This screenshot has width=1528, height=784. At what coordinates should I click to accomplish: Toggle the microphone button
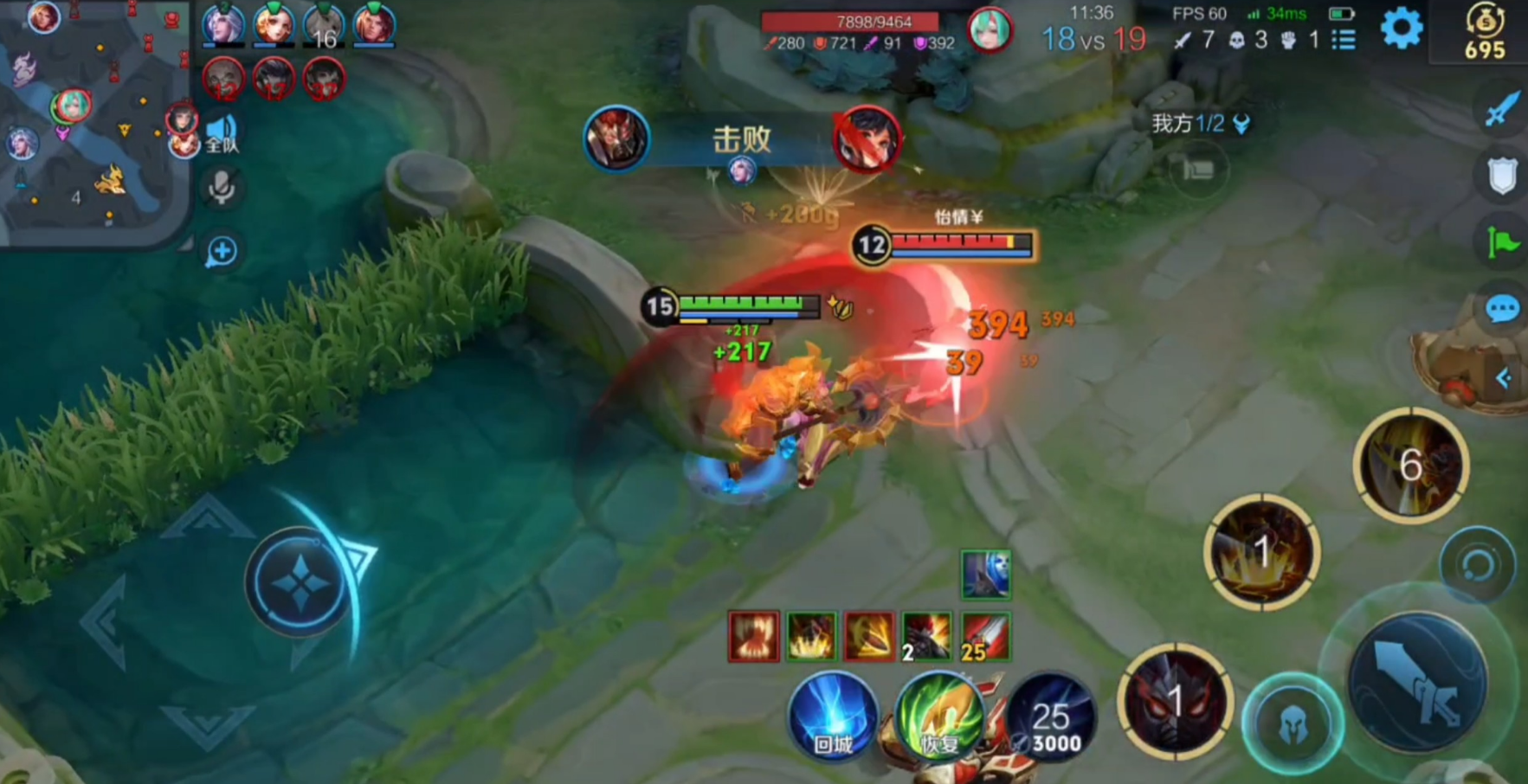[x=222, y=188]
